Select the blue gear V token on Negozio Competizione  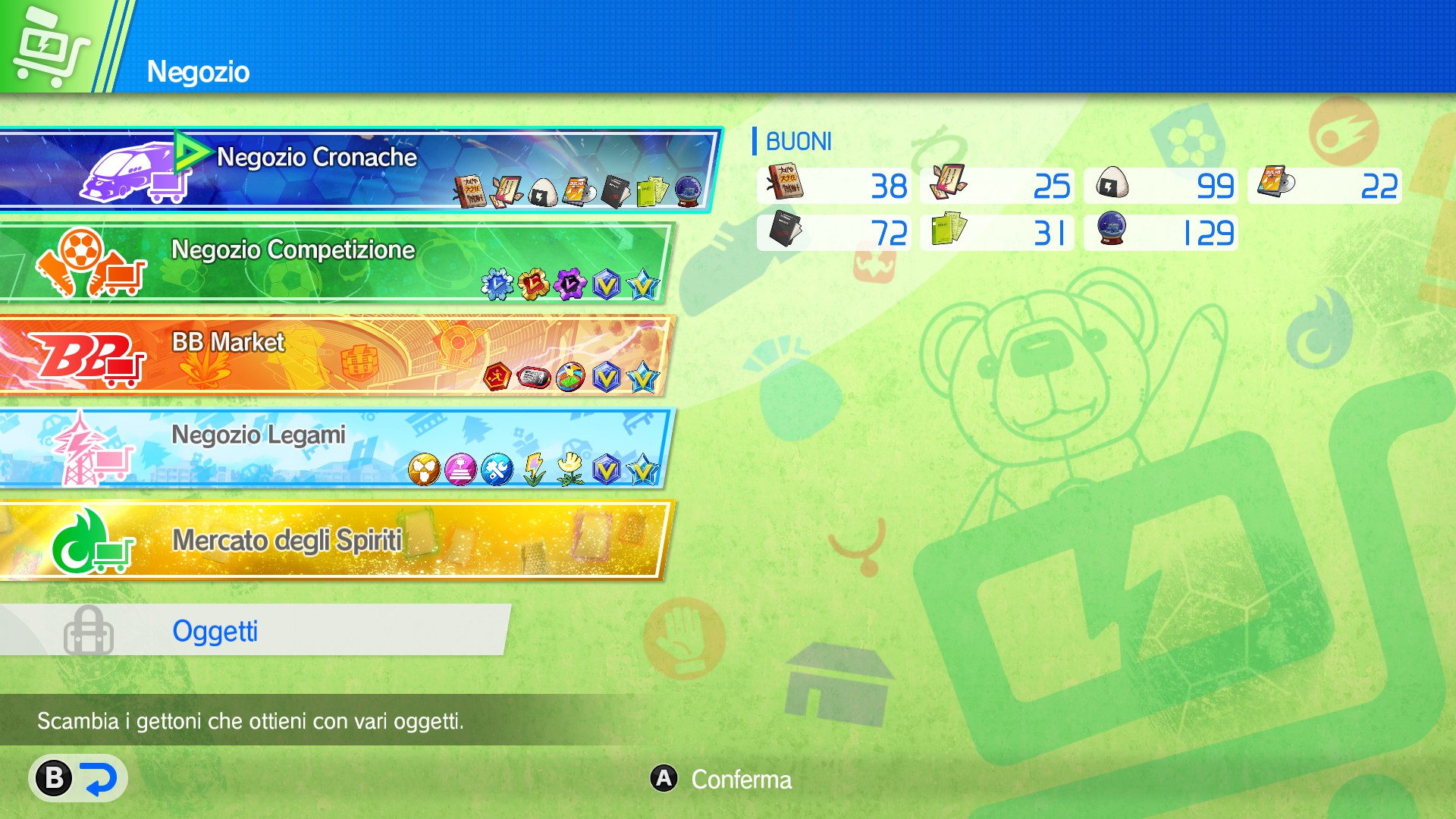tap(497, 282)
